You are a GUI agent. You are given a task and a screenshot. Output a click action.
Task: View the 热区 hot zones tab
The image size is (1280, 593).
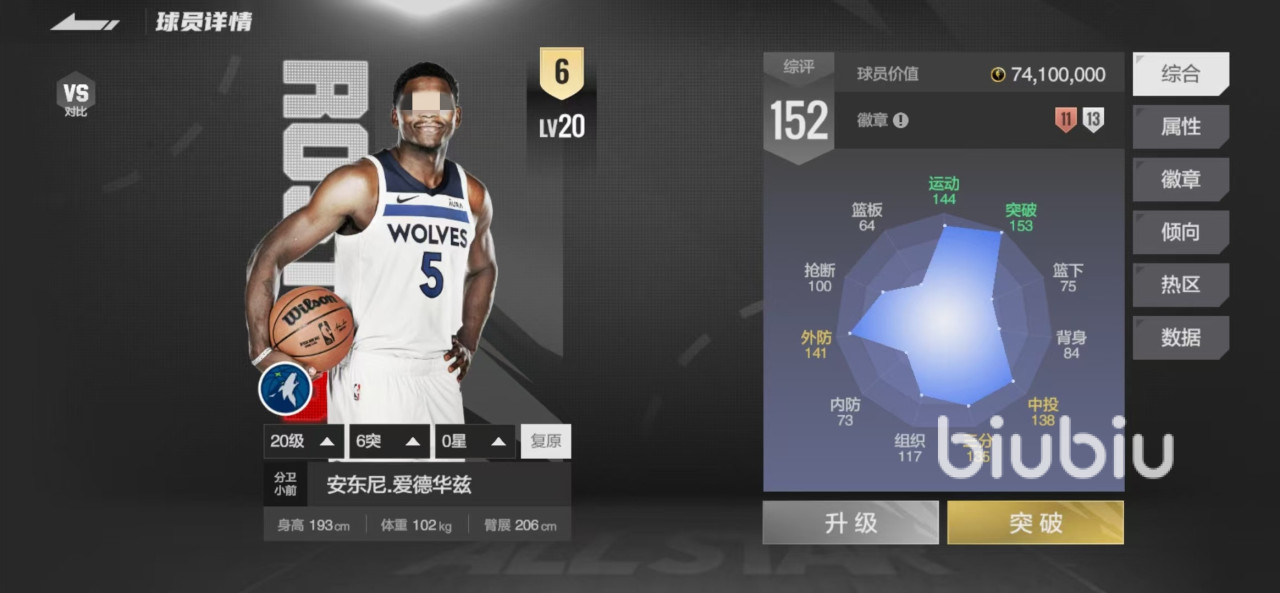click(x=1180, y=285)
